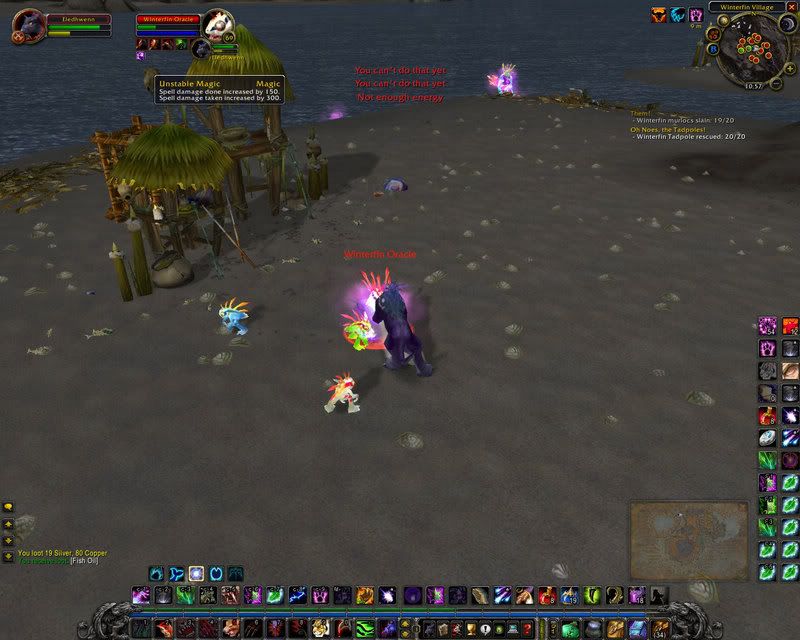The height and width of the screenshot is (640, 800).
Task: Click the Winterfin Oracle target frame
Action: click(x=168, y=20)
